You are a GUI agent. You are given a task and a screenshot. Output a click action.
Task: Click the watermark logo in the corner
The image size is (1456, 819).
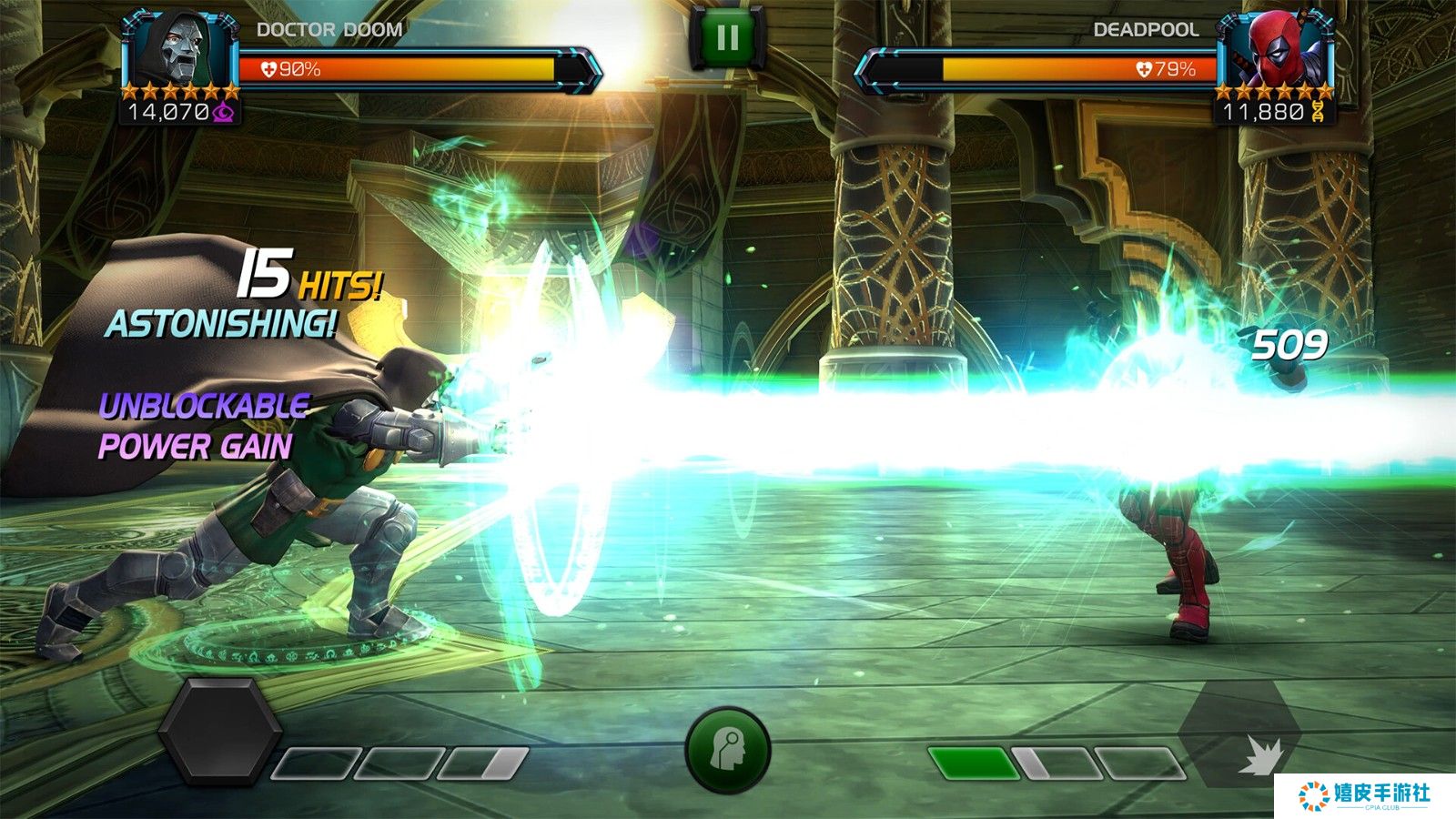coord(1364,795)
